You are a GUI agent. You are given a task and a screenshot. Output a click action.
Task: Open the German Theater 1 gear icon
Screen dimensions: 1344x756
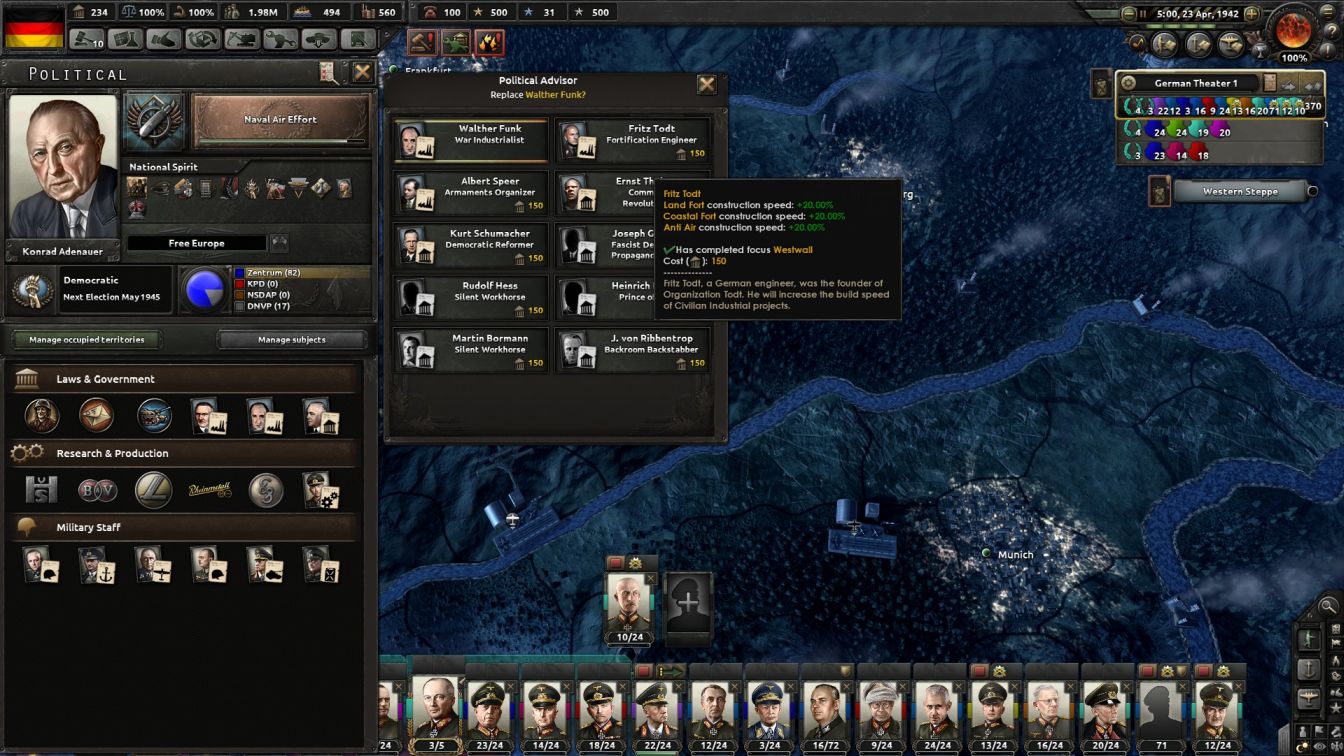pos(1130,83)
